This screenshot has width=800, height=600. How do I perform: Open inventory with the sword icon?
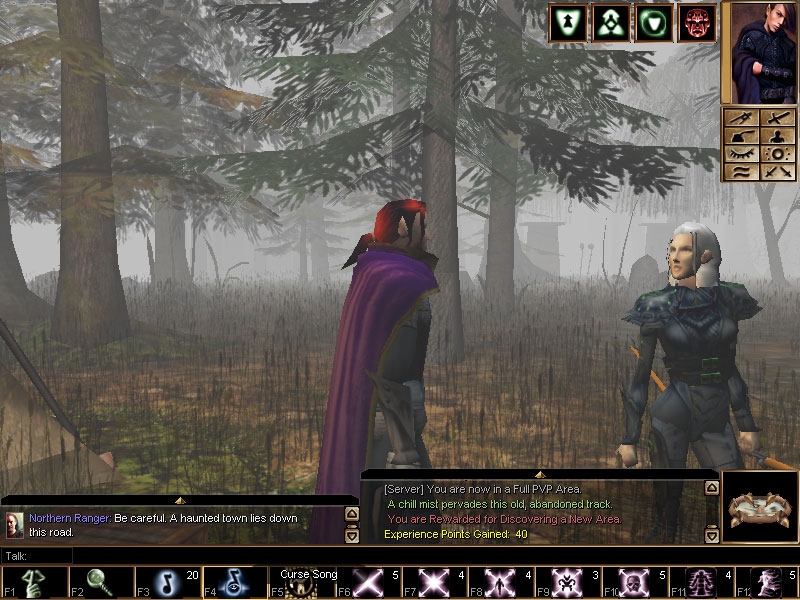coord(777,119)
